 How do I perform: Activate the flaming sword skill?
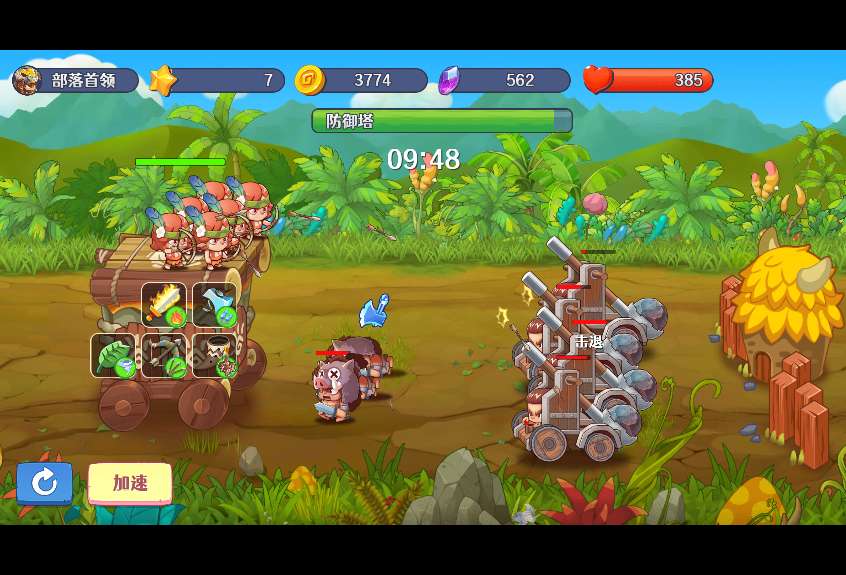[x=164, y=305]
